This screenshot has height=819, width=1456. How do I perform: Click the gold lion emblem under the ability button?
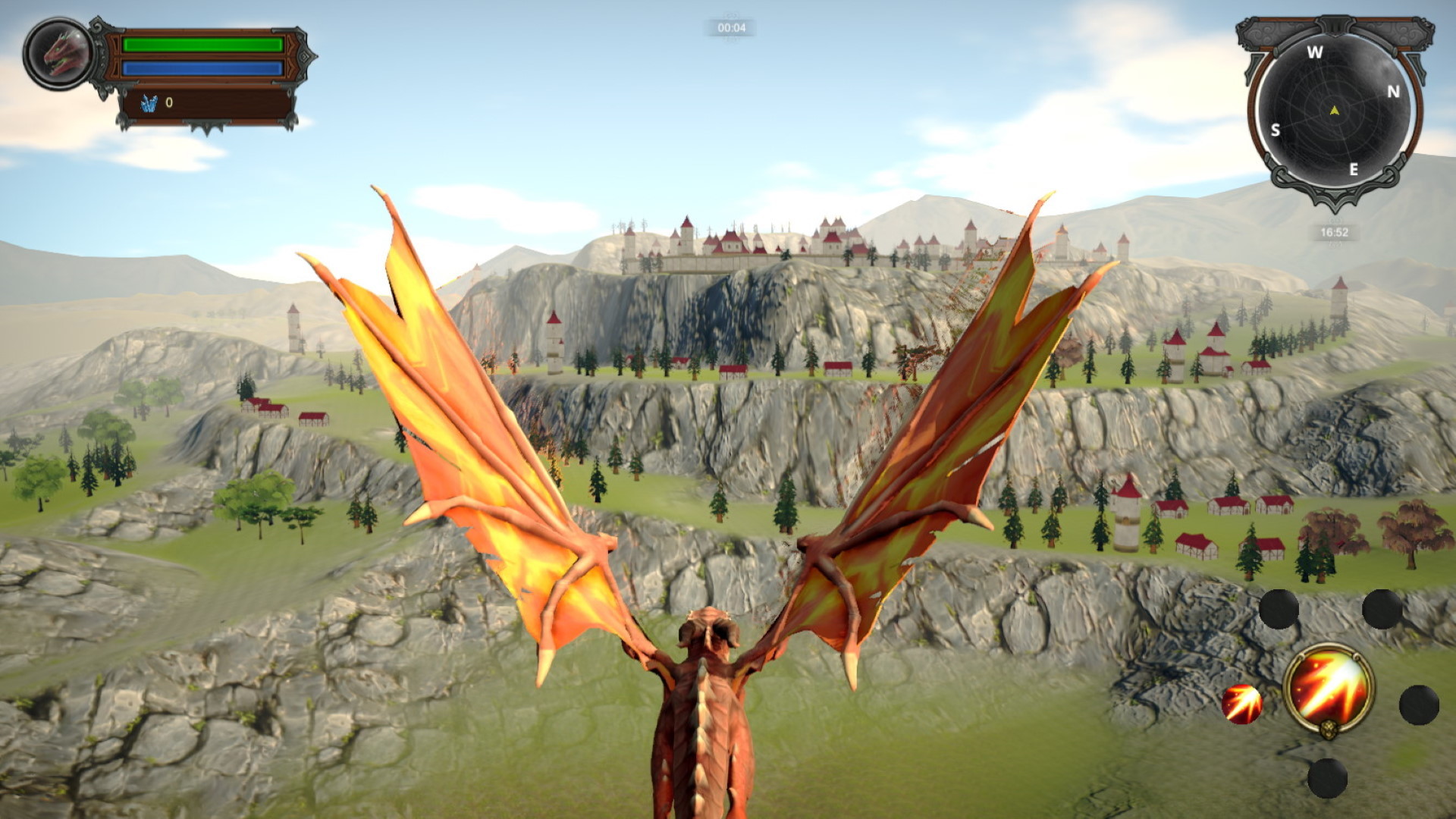click(1329, 730)
